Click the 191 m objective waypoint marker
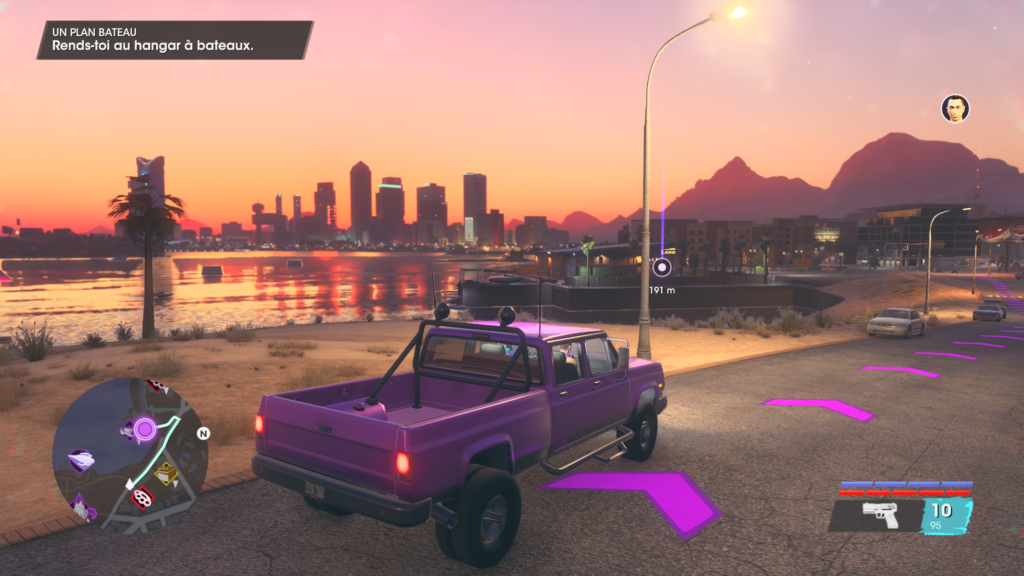The width and height of the screenshot is (1024, 576). click(x=661, y=267)
